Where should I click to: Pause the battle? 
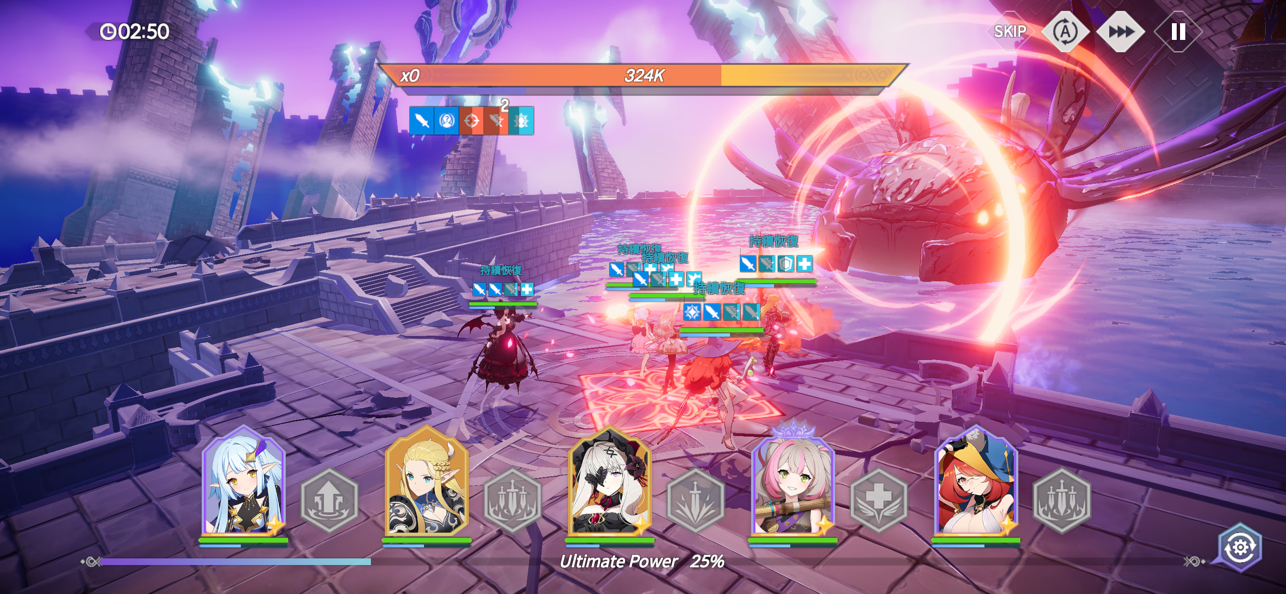point(1178,32)
